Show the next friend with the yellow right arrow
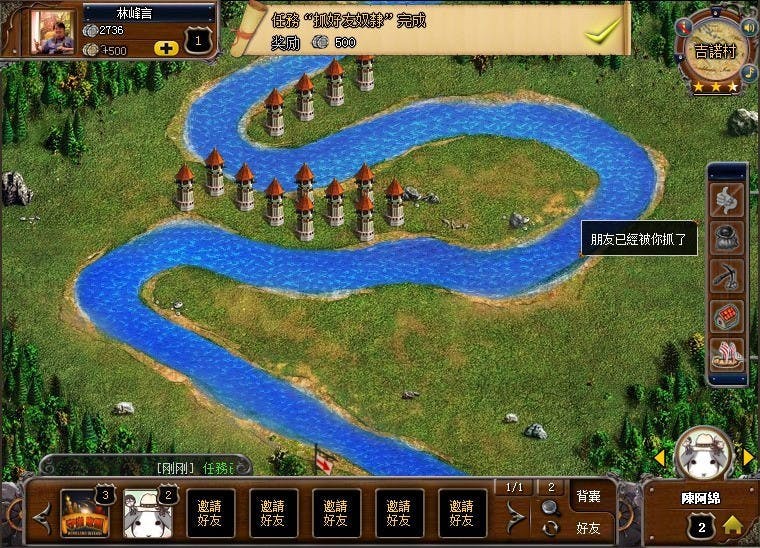The image size is (760, 548). 748,458
